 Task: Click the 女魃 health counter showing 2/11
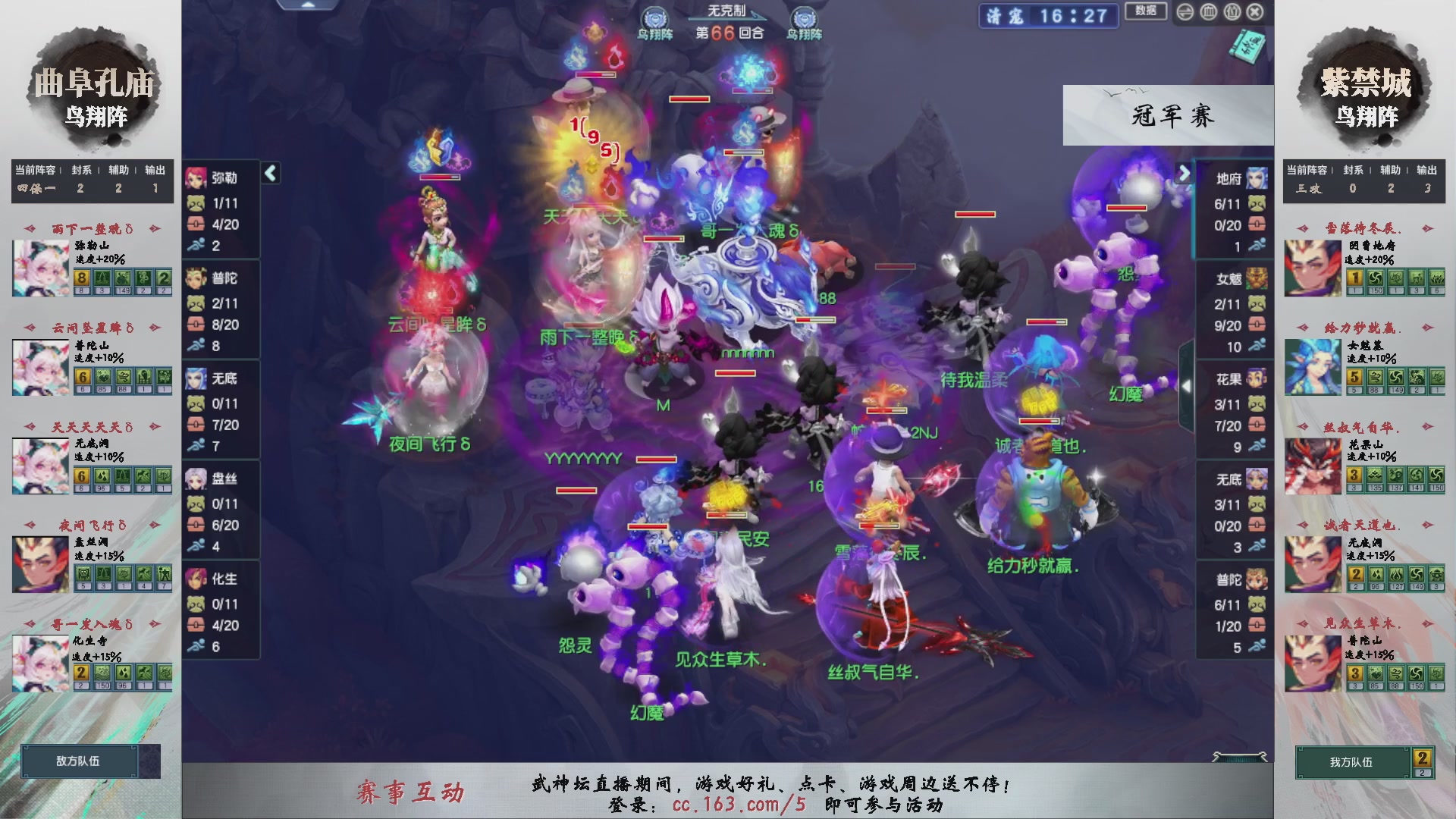click(x=1228, y=303)
